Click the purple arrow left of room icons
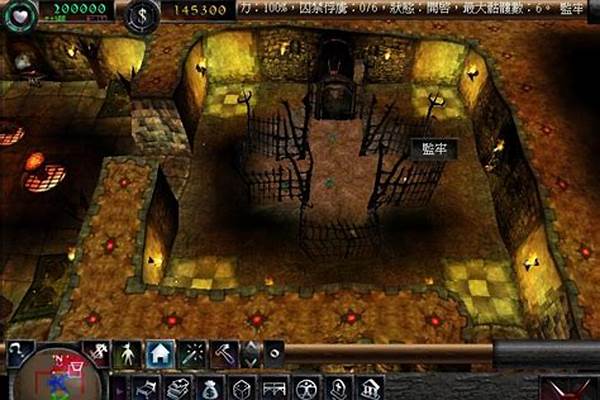The image size is (600, 400). [117, 387]
